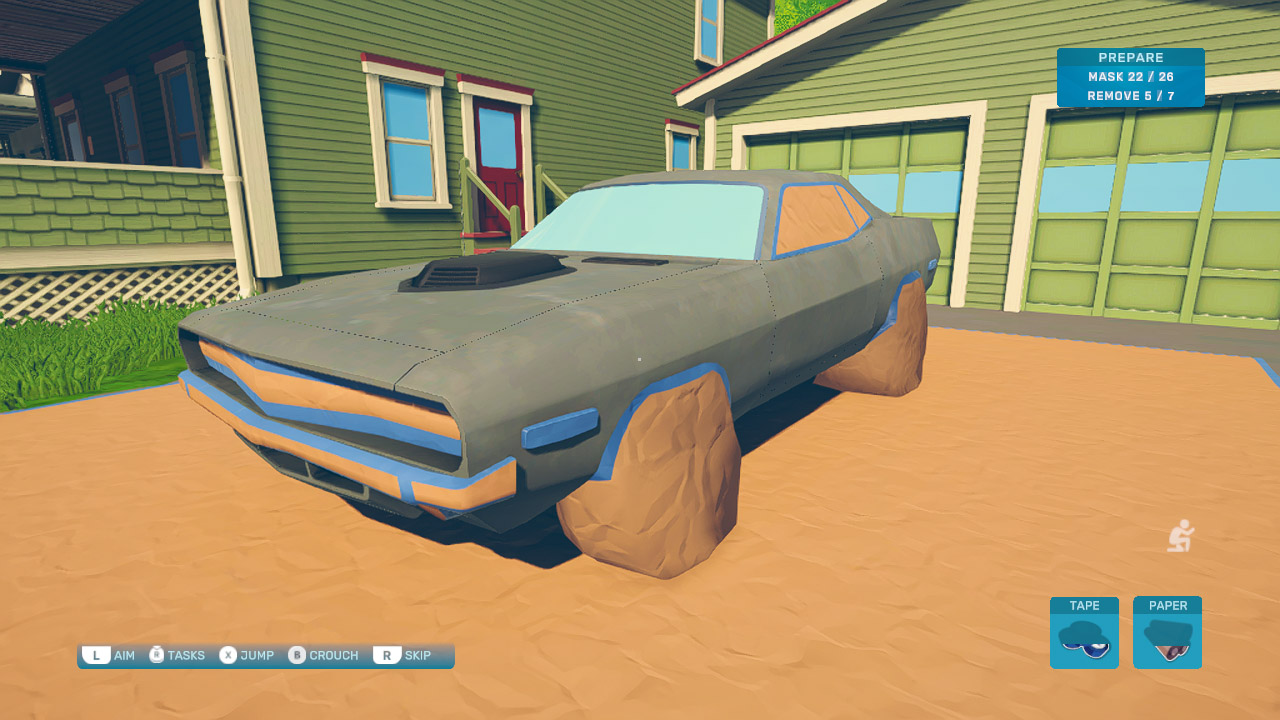Click the TASKS label in the hotbar
Screen dimensions: 1280x720
tap(186, 655)
